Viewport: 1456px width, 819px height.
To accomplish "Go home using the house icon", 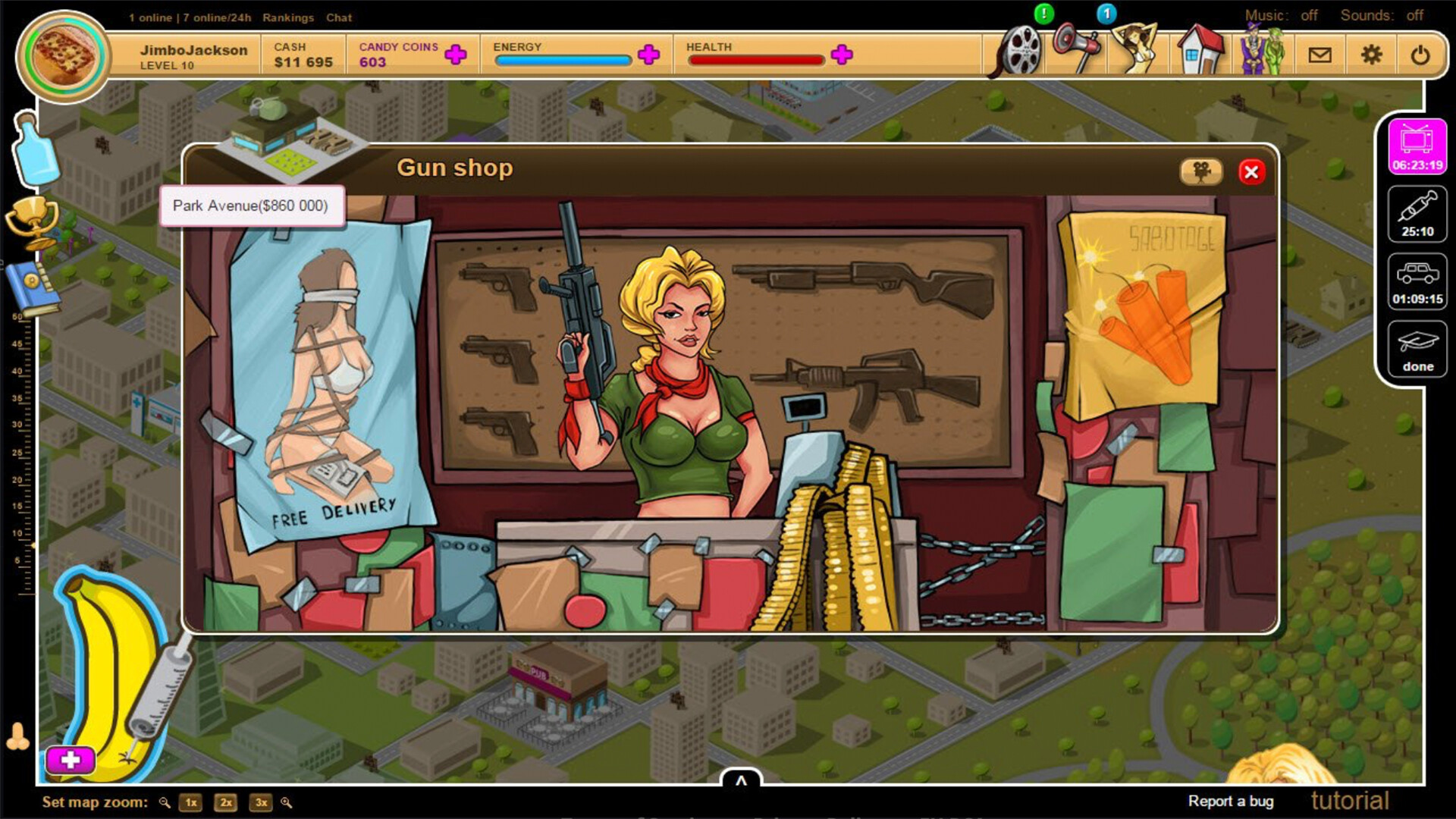I will click(x=1199, y=53).
